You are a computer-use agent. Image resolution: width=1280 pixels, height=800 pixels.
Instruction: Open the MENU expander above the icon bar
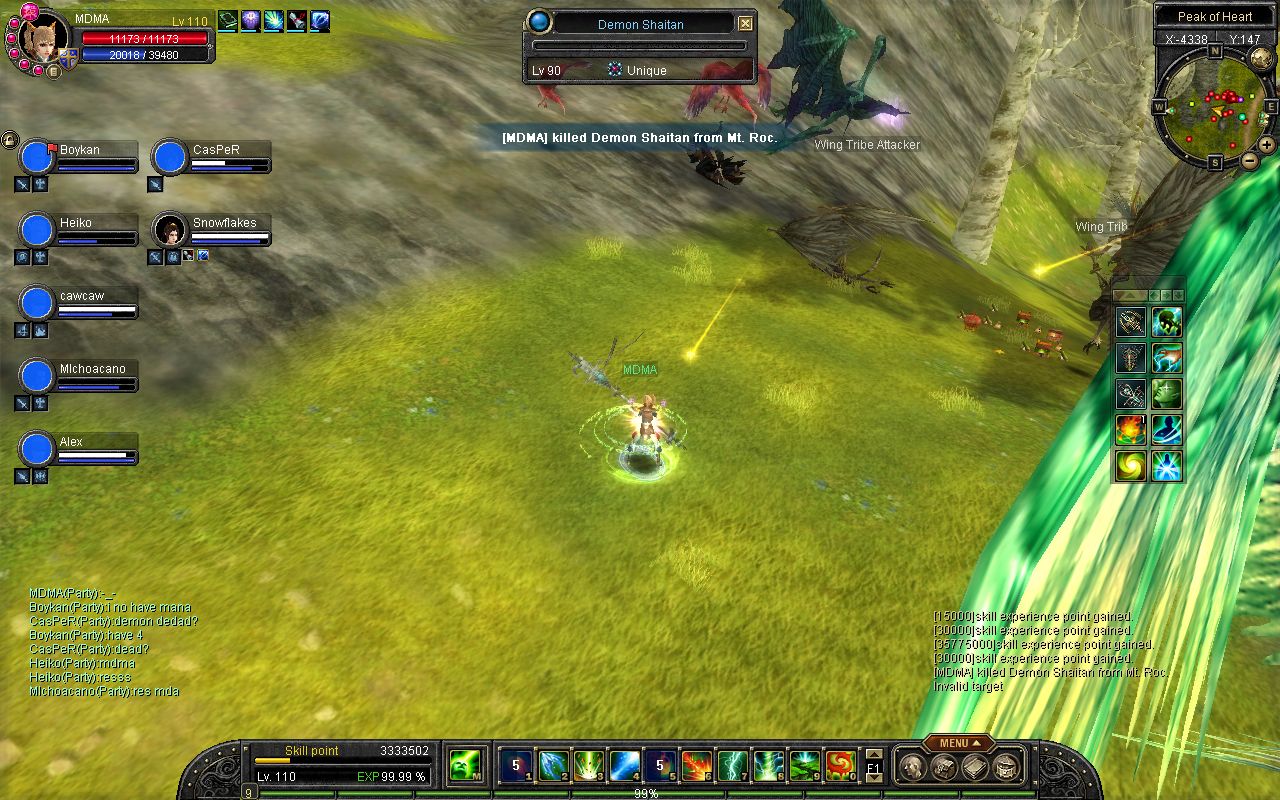pyautogui.click(x=958, y=743)
